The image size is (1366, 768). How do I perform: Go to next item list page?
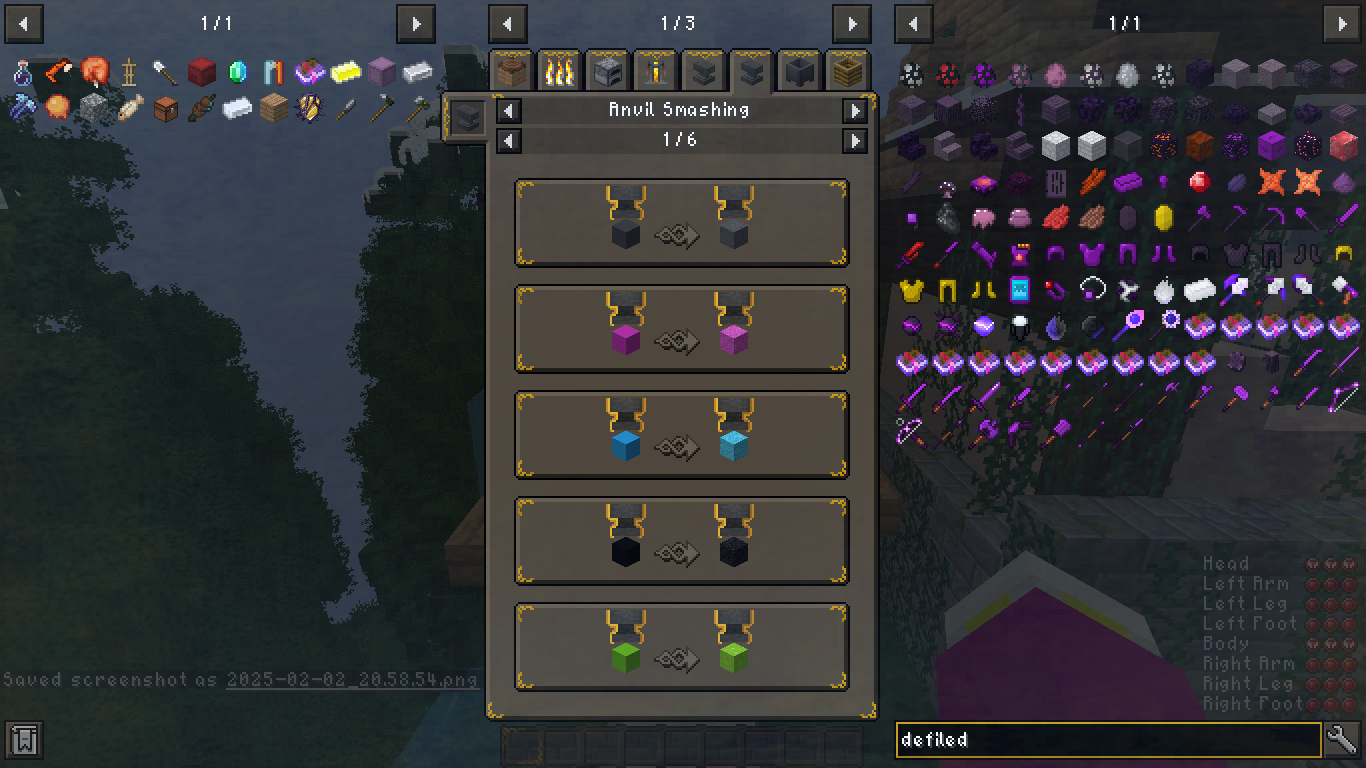pyautogui.click(x=1341, y=23)
